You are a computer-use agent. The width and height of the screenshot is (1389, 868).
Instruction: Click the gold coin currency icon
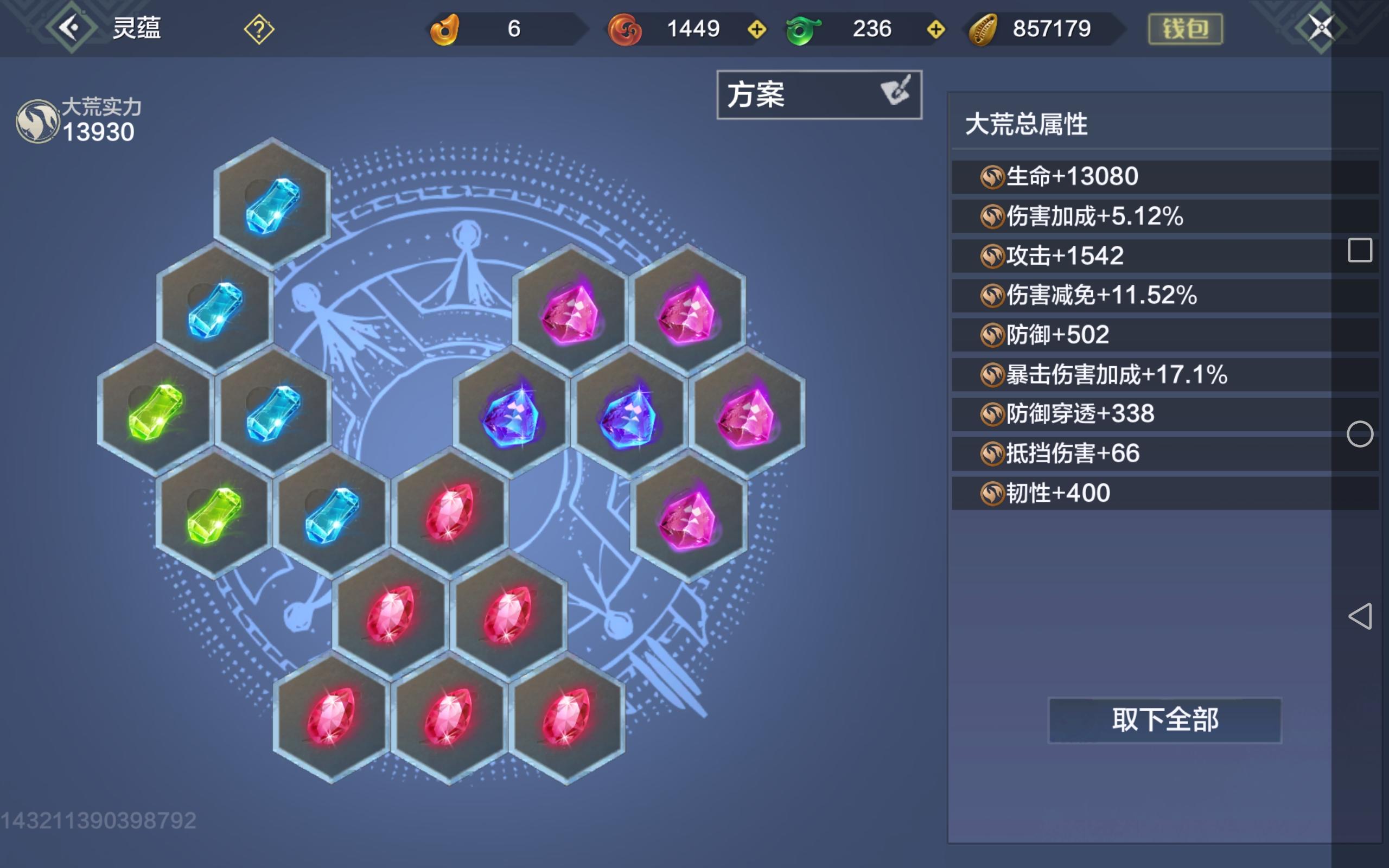tap(983, 28)
